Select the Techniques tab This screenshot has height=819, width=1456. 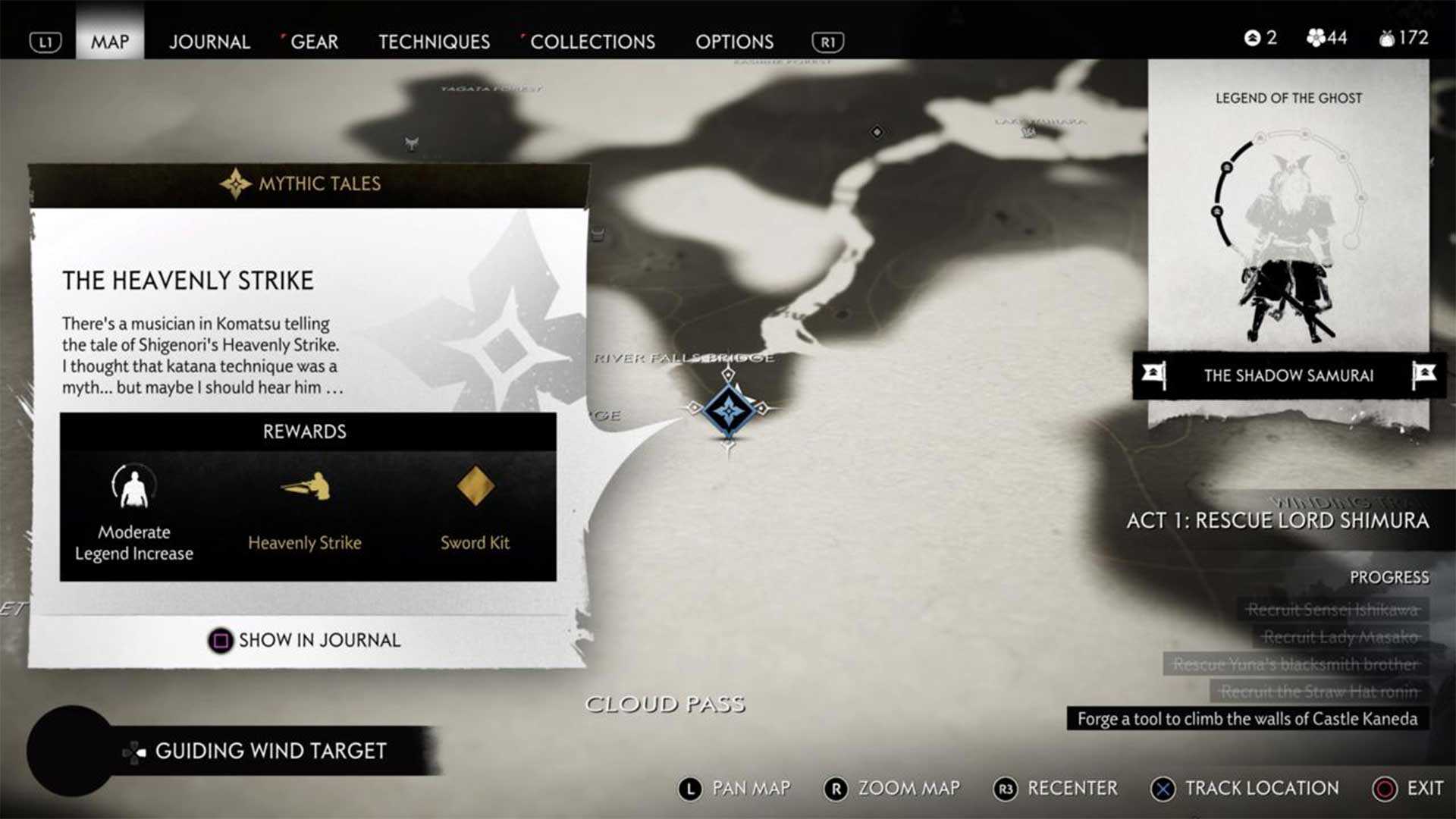[x=434, y=42]
